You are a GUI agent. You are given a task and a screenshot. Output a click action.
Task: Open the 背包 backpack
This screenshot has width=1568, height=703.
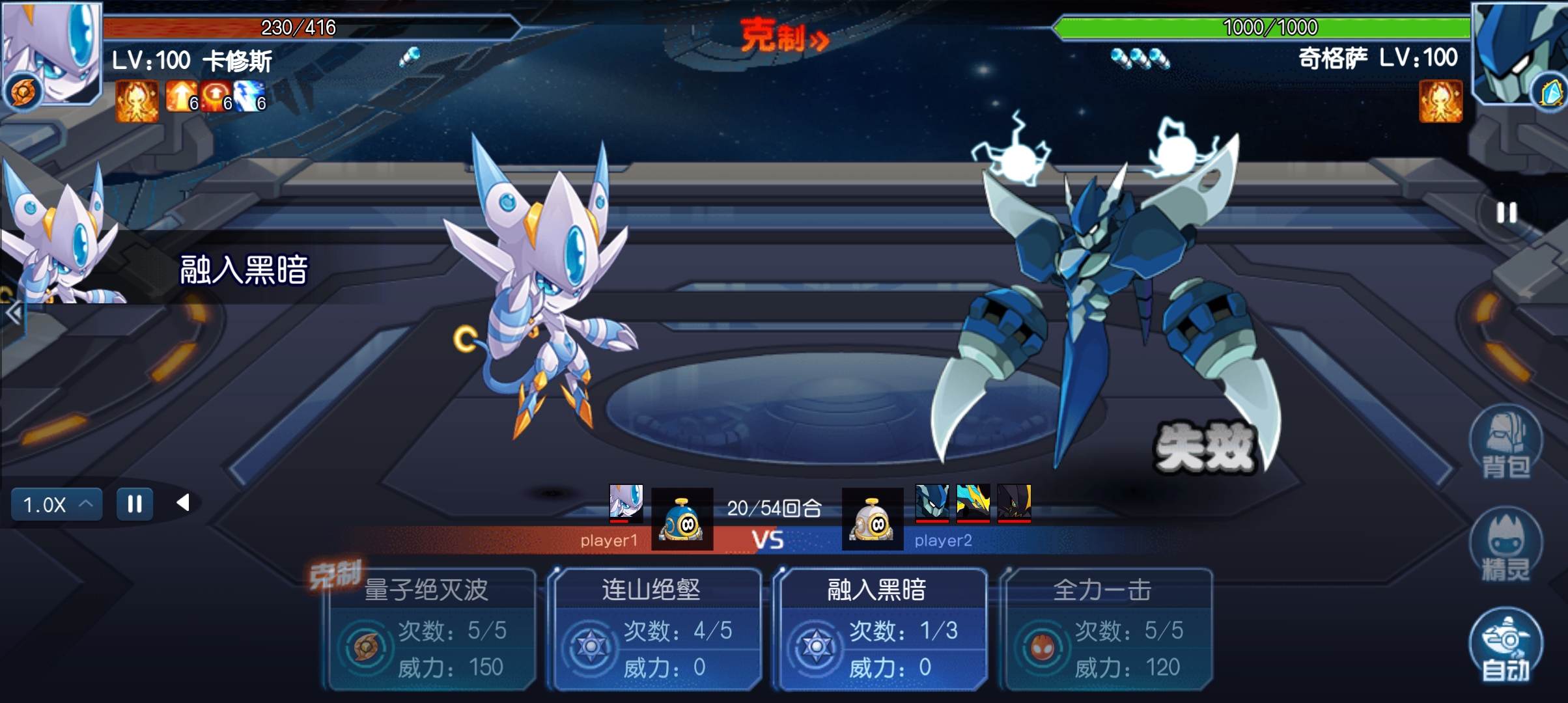(x=1505, y=443)
